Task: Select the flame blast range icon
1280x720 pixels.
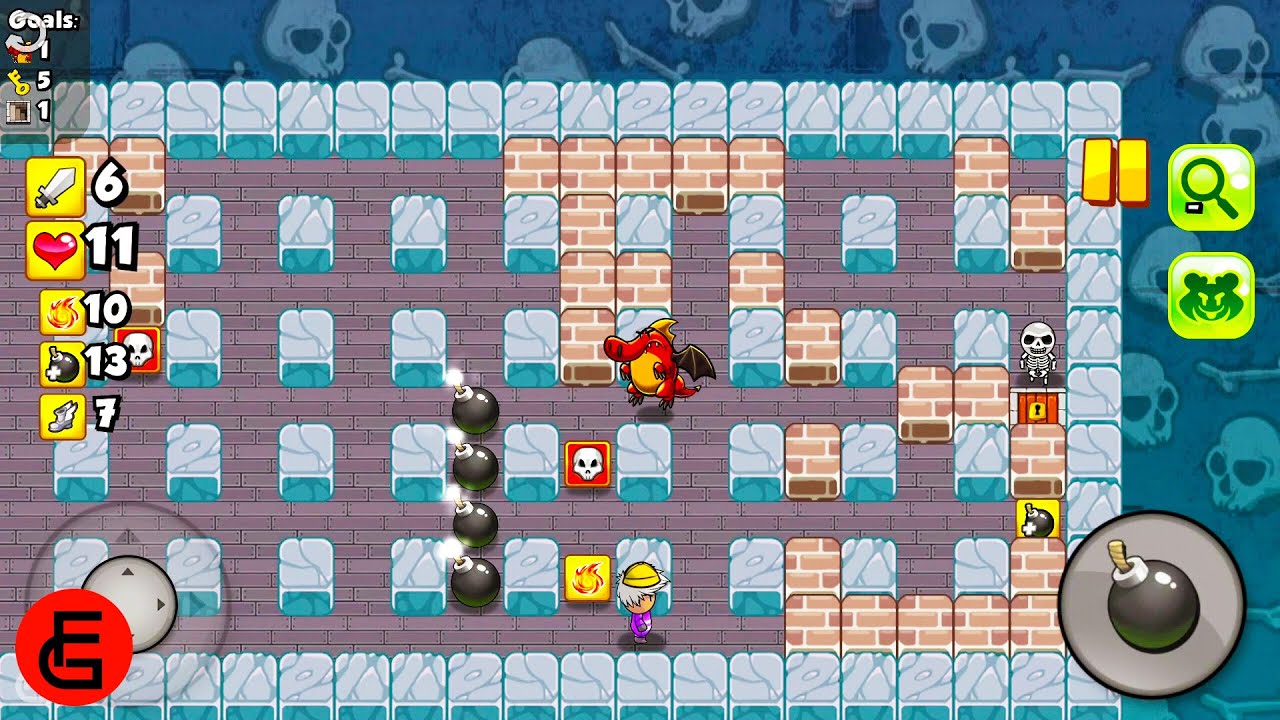Action: coord(61,312)
